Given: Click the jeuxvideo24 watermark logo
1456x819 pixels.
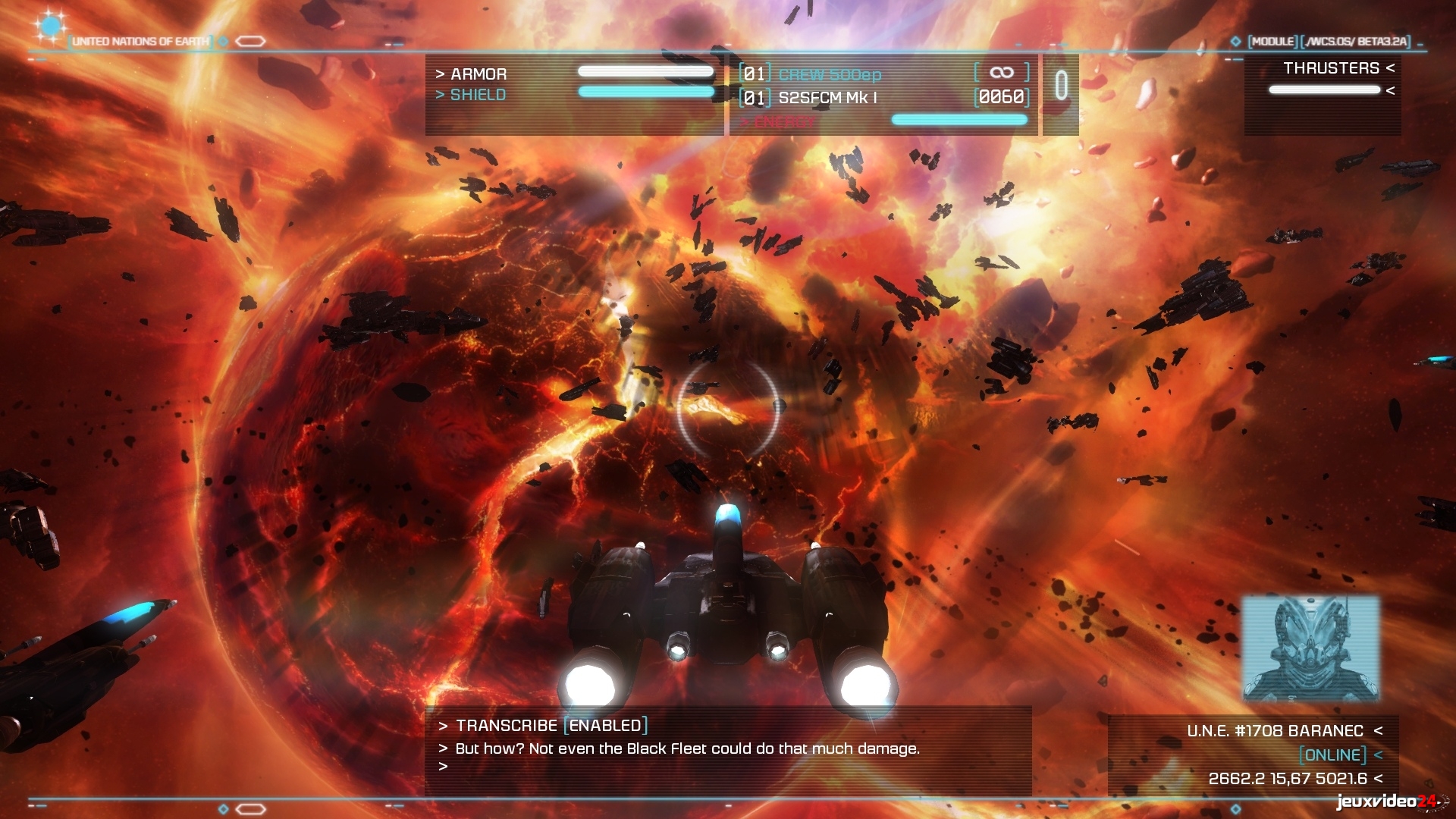Looking at the screenshot, I should (1386, 802).
